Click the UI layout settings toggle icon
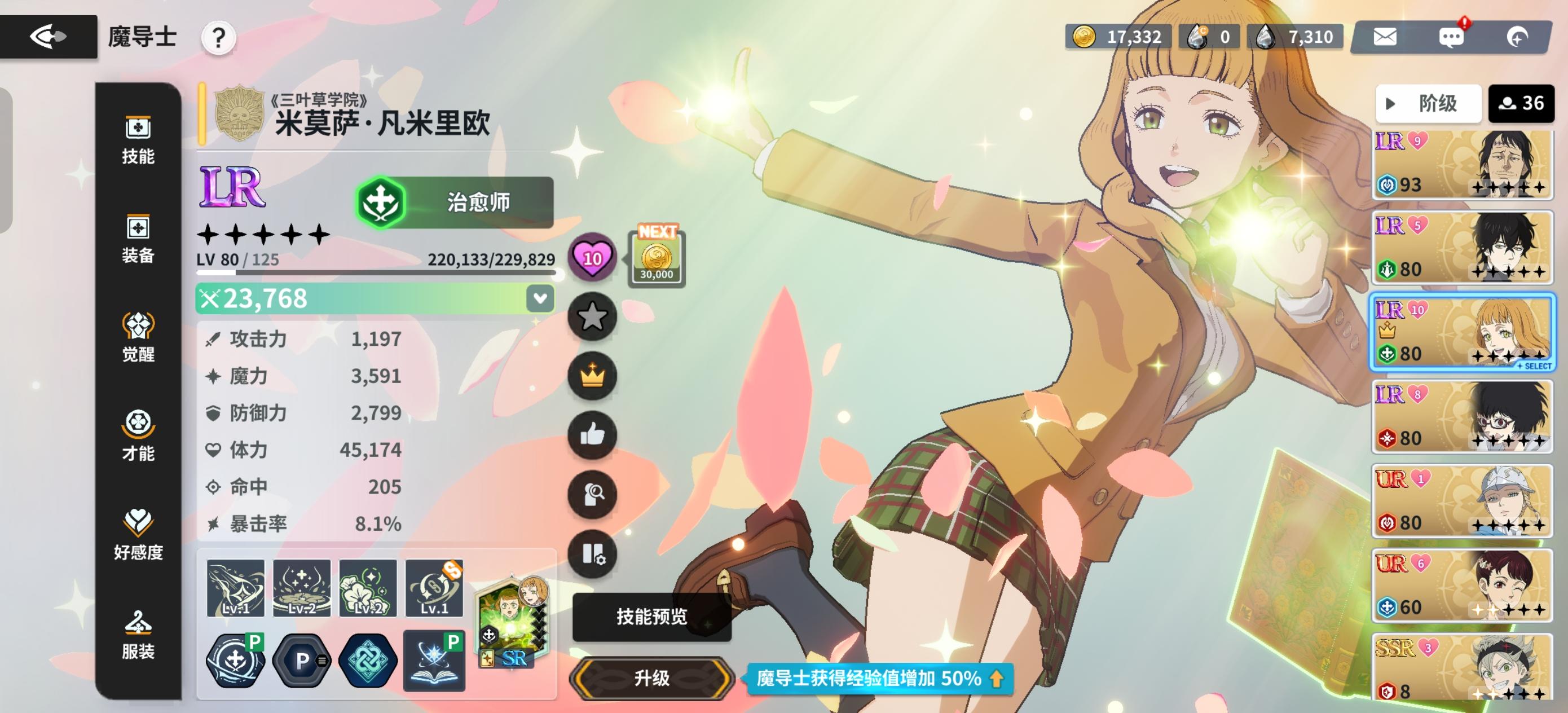The width and height of the screenshot is (1568, 713). tap(592, 554)
